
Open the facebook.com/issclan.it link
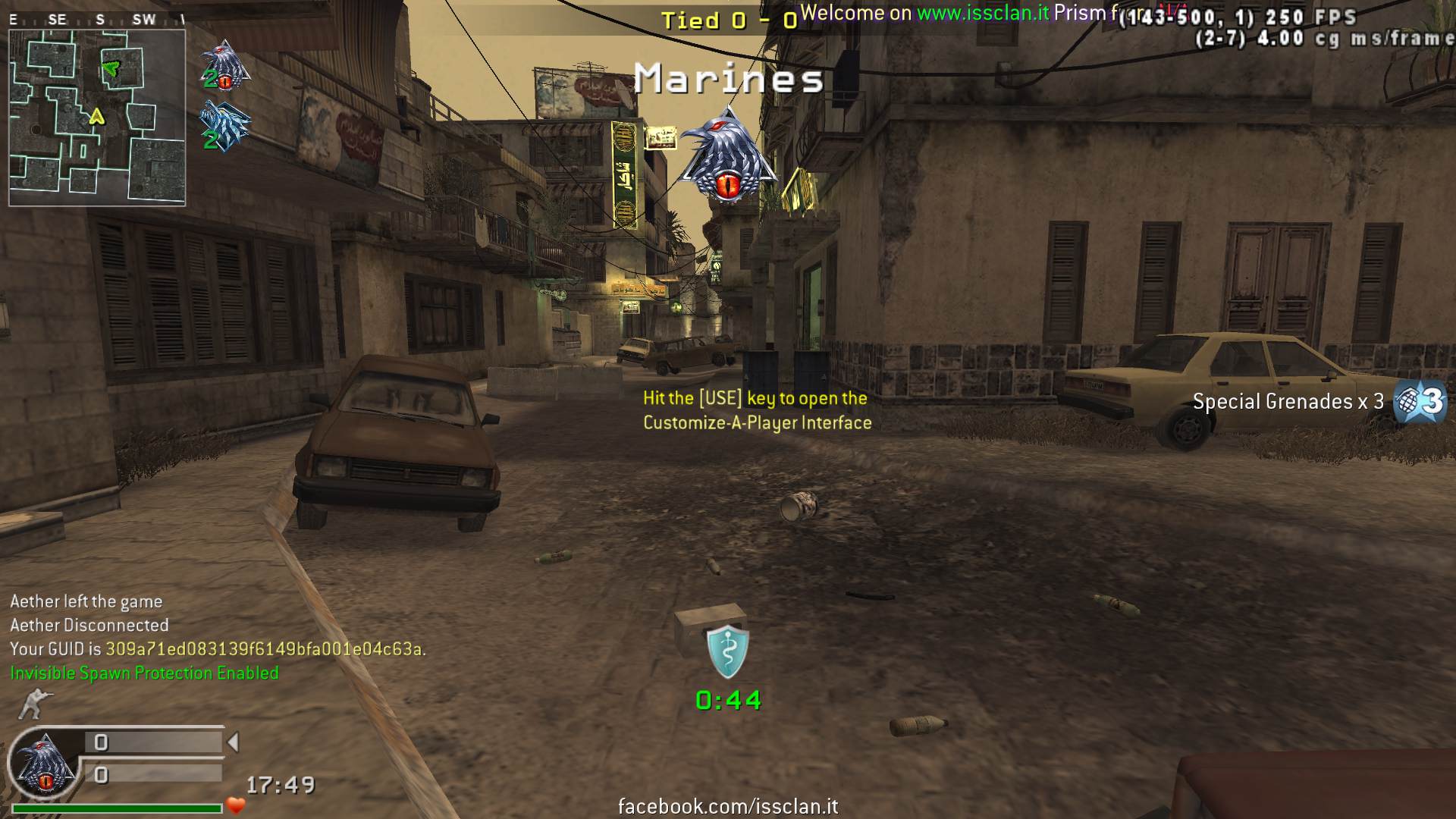728,806
